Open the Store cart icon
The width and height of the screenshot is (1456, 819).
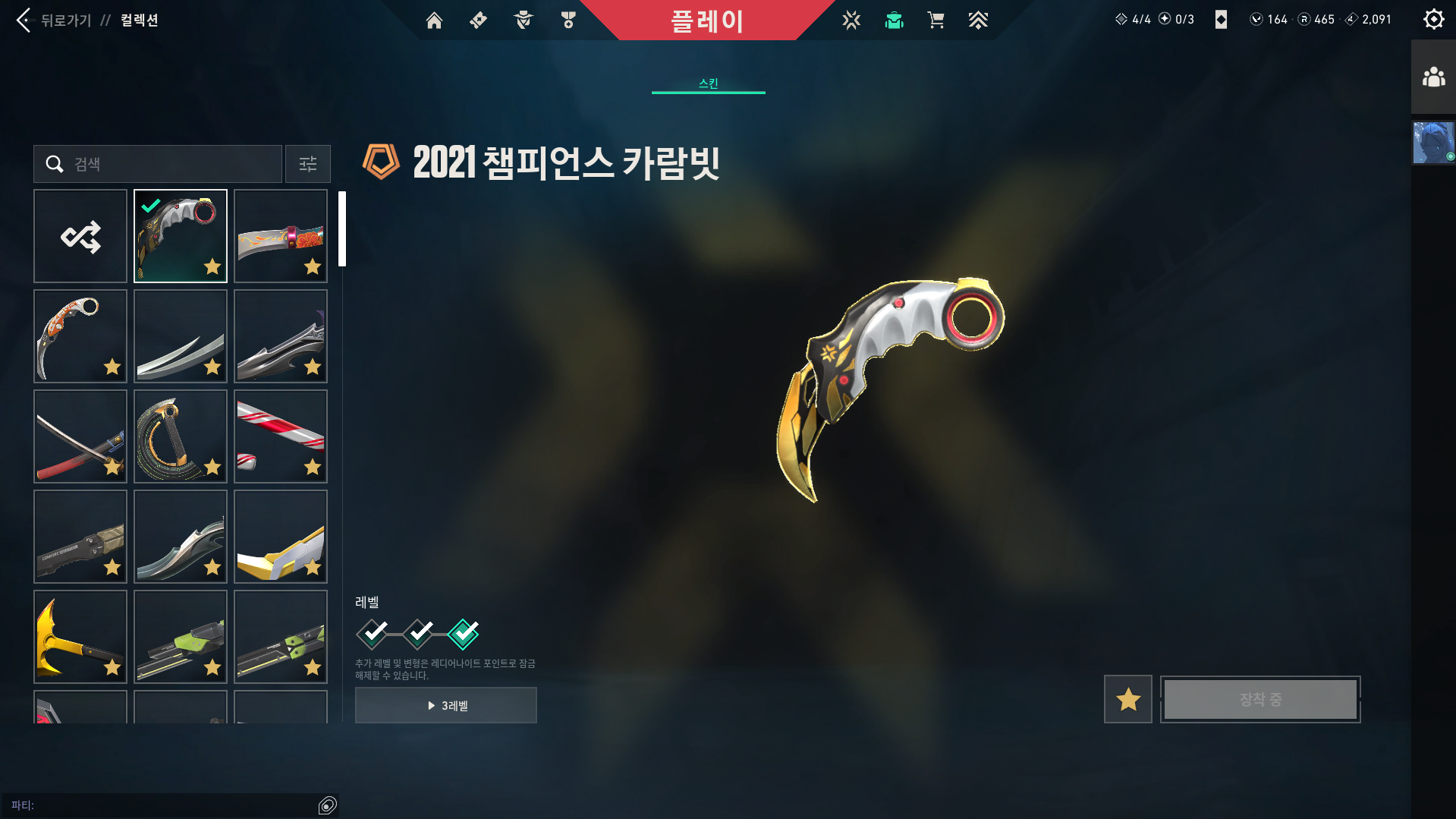click(936, 20)
